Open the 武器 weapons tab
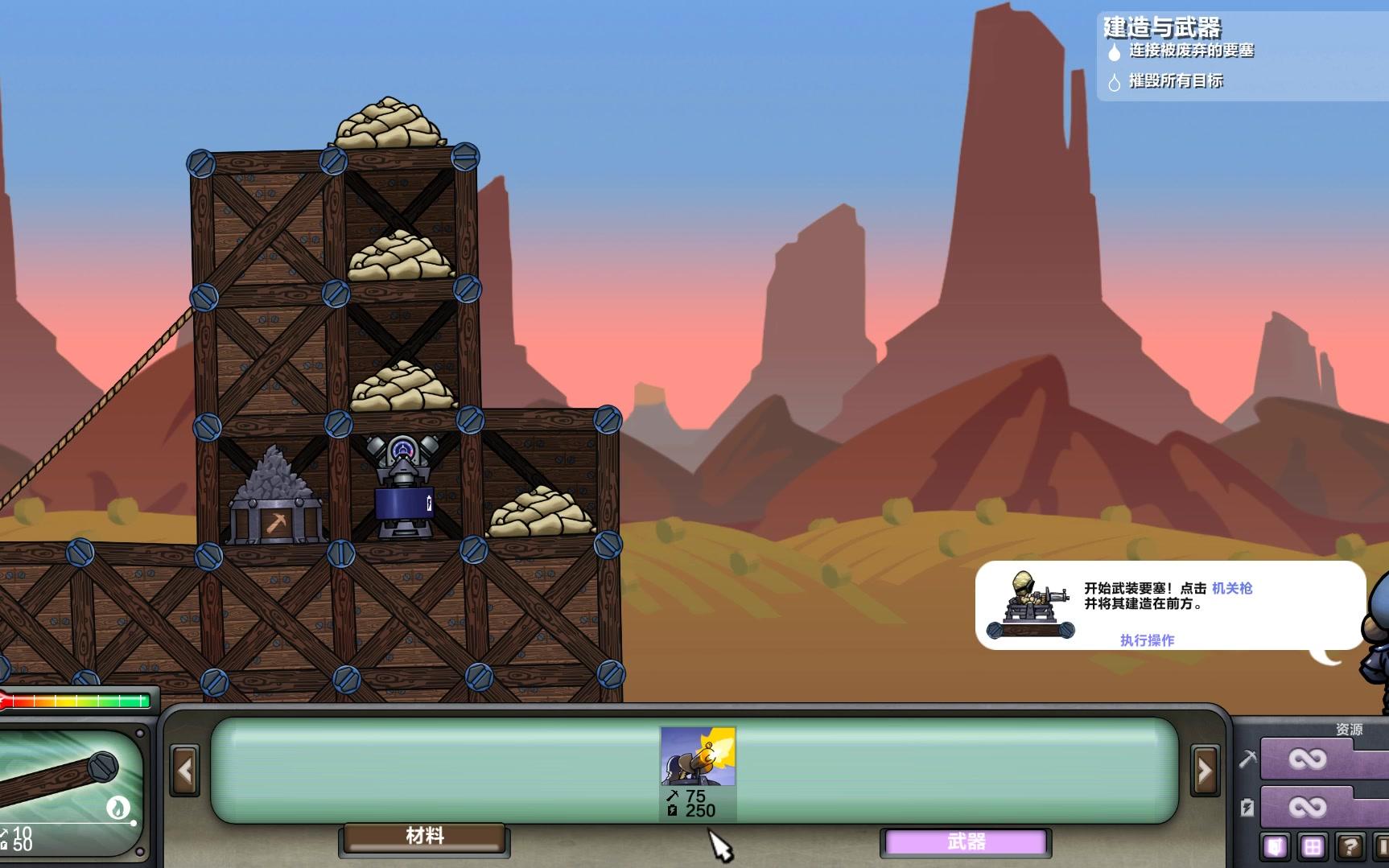1389x868 pixels. point(966,841)
